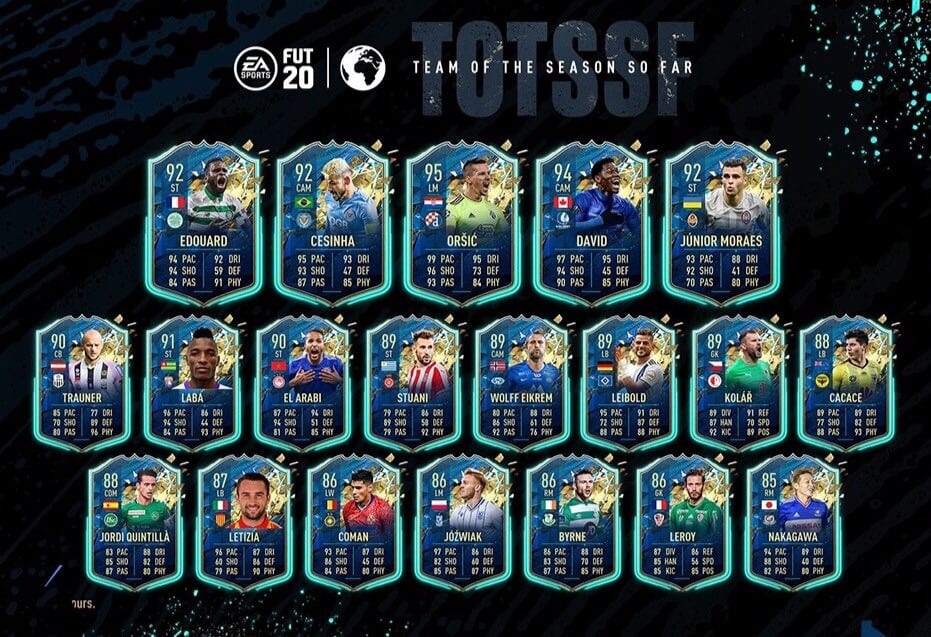Open the 95-rated Oršić card
The image size is (931, 637).
(464, 222)
